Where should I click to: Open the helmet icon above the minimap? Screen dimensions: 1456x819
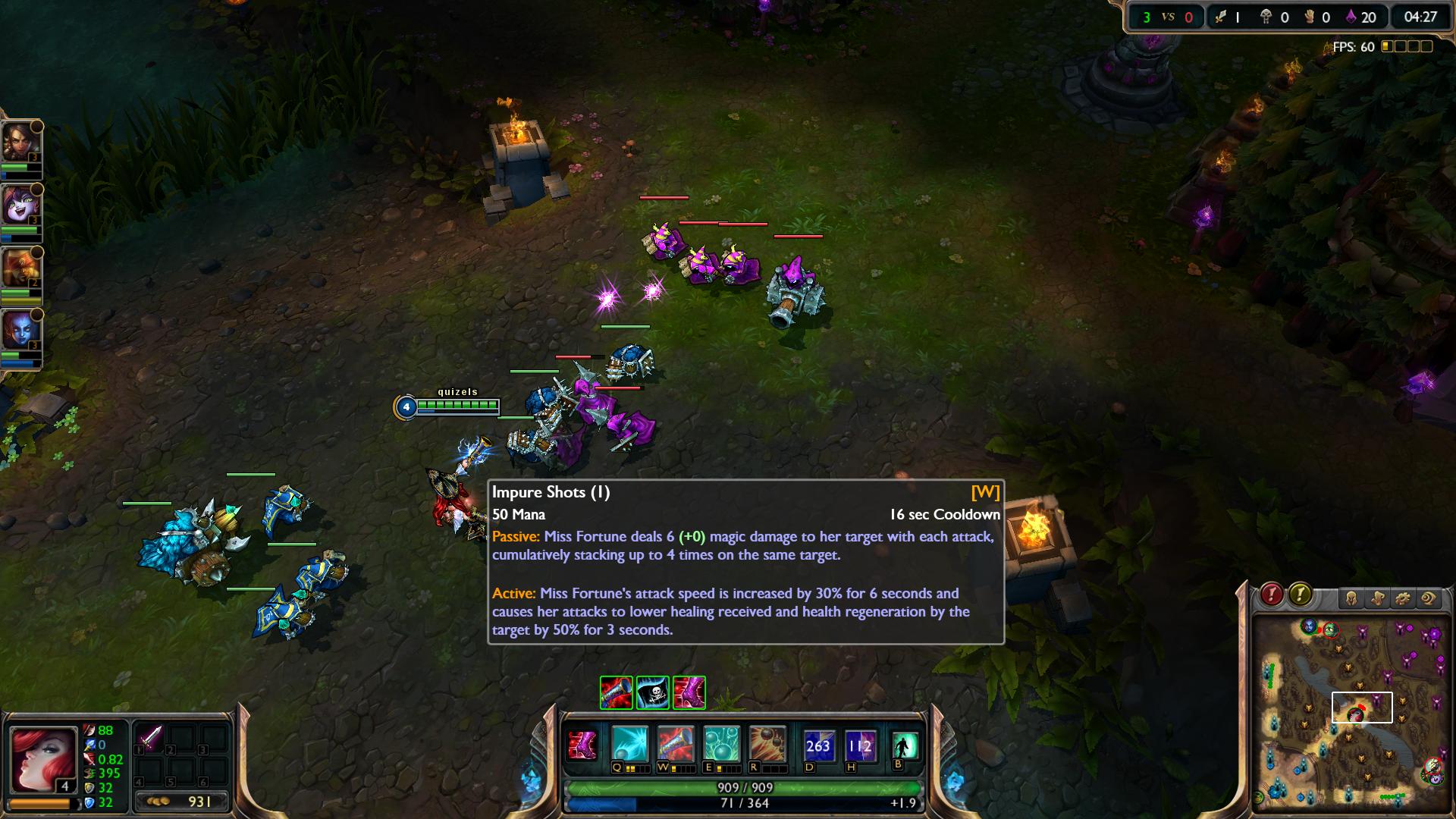point(1351,598)
